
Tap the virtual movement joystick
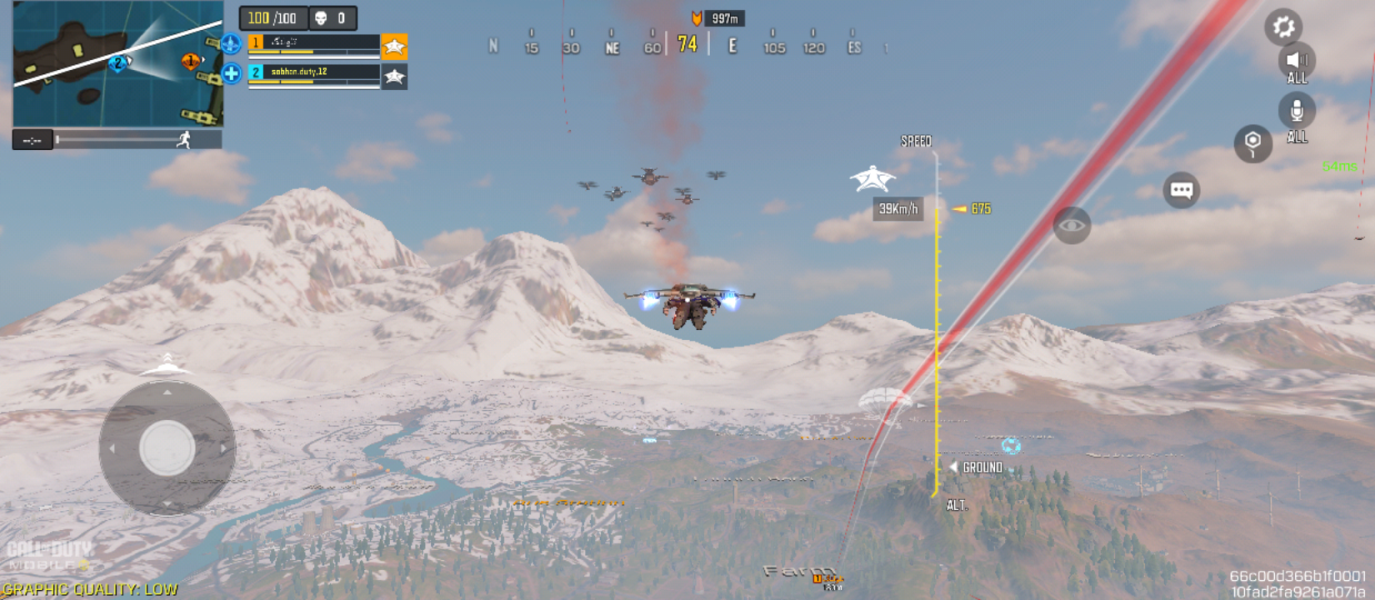click(x=167, y=448)
